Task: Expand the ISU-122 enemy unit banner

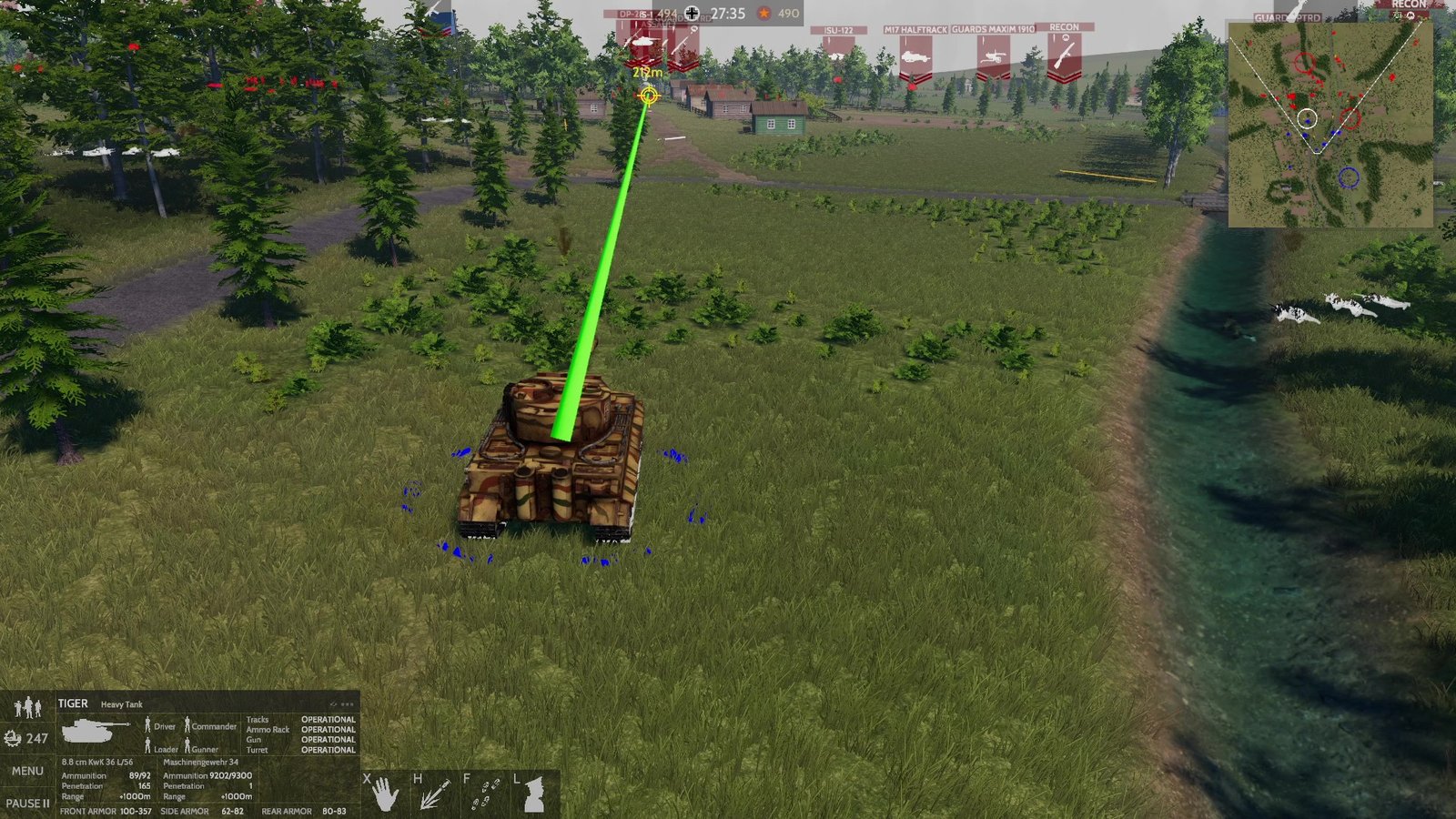Action: pos(837,30)
